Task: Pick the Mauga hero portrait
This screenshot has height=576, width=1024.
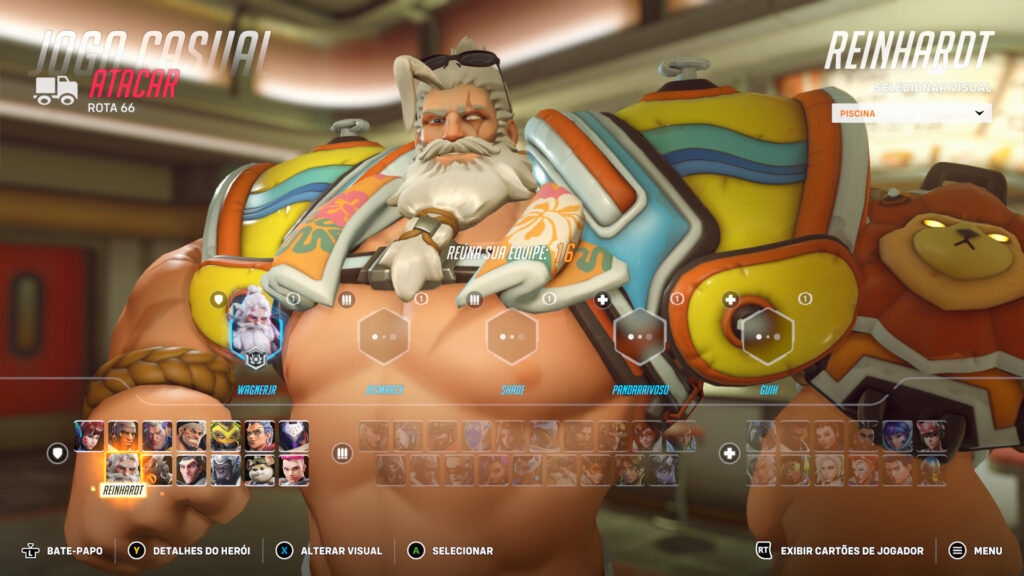Action: click(x=191, y=436)
